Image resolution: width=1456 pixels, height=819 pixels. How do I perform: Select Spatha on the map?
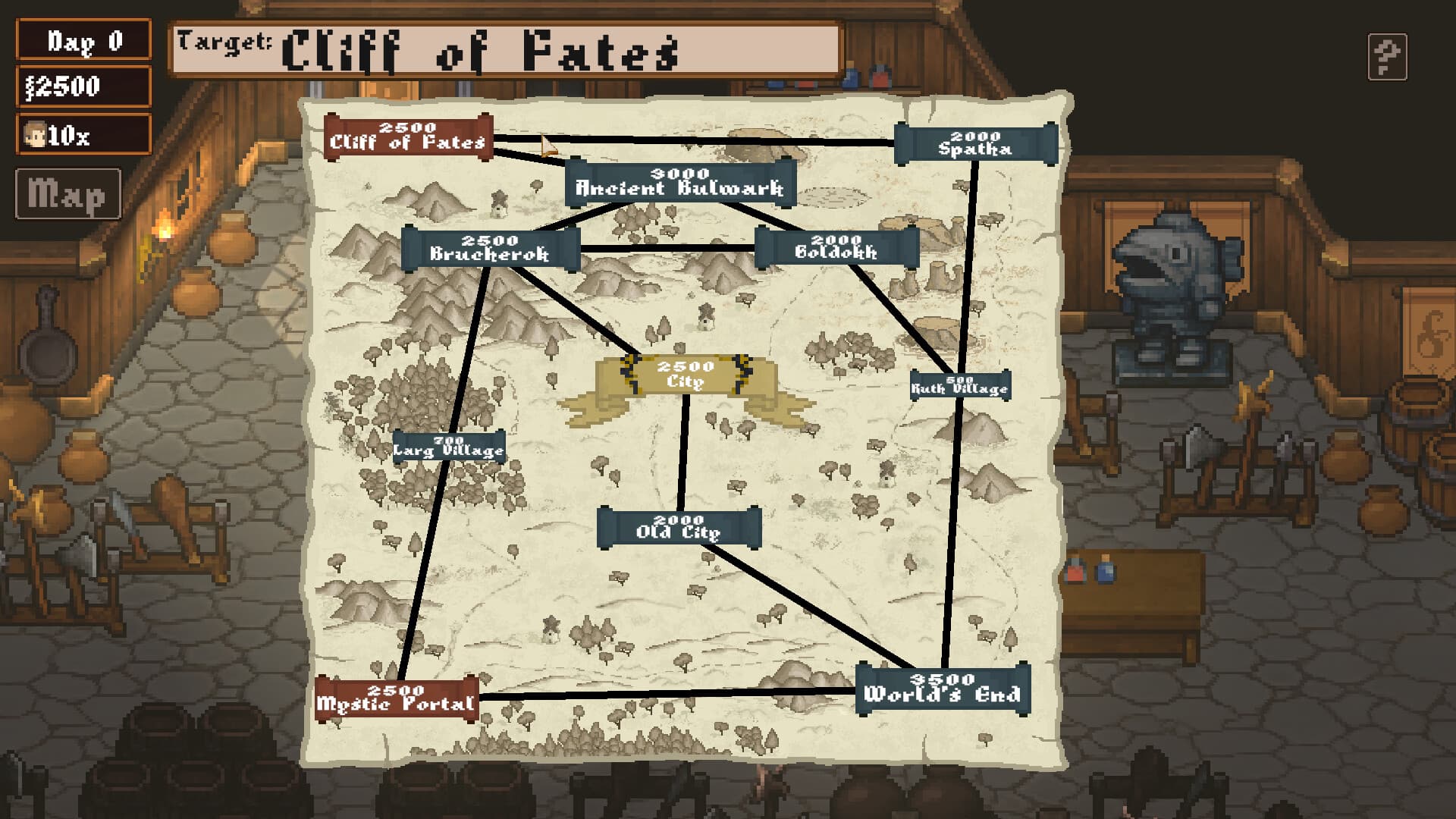point(974,143)
